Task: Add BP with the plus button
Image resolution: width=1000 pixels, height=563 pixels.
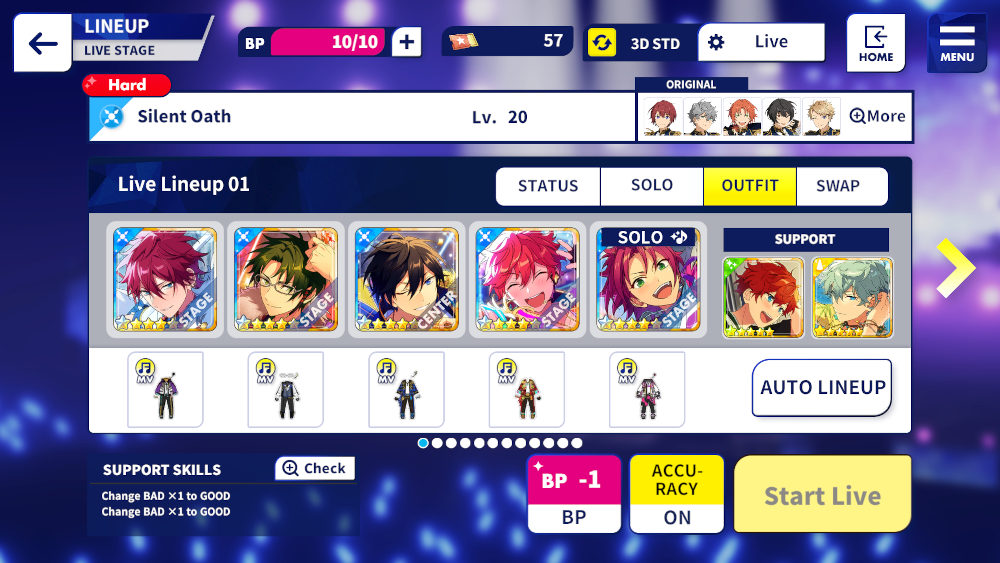Action: [x=406, y=42]
